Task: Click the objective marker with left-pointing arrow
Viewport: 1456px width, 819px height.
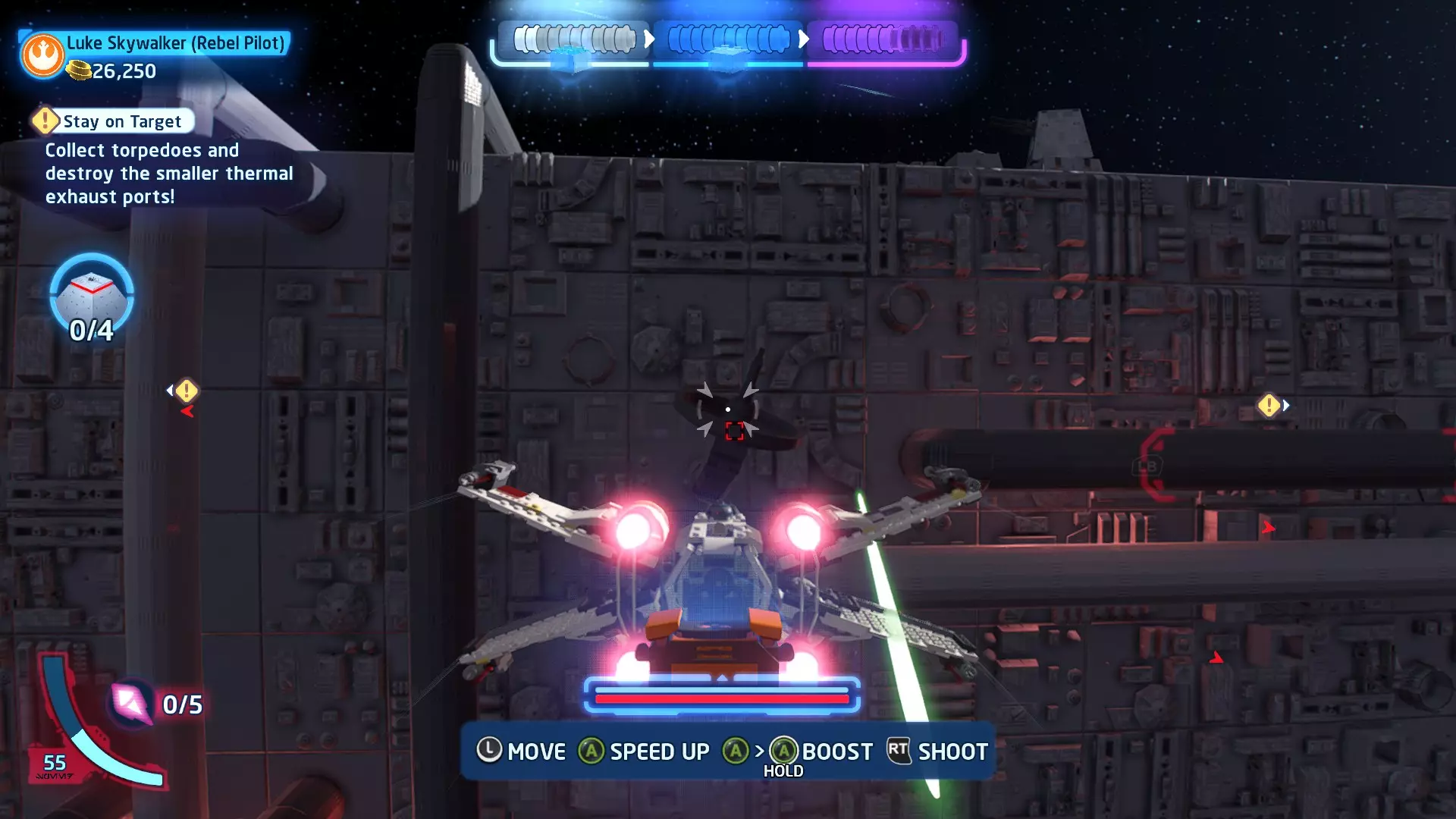Action: click(x=185, y=391)
